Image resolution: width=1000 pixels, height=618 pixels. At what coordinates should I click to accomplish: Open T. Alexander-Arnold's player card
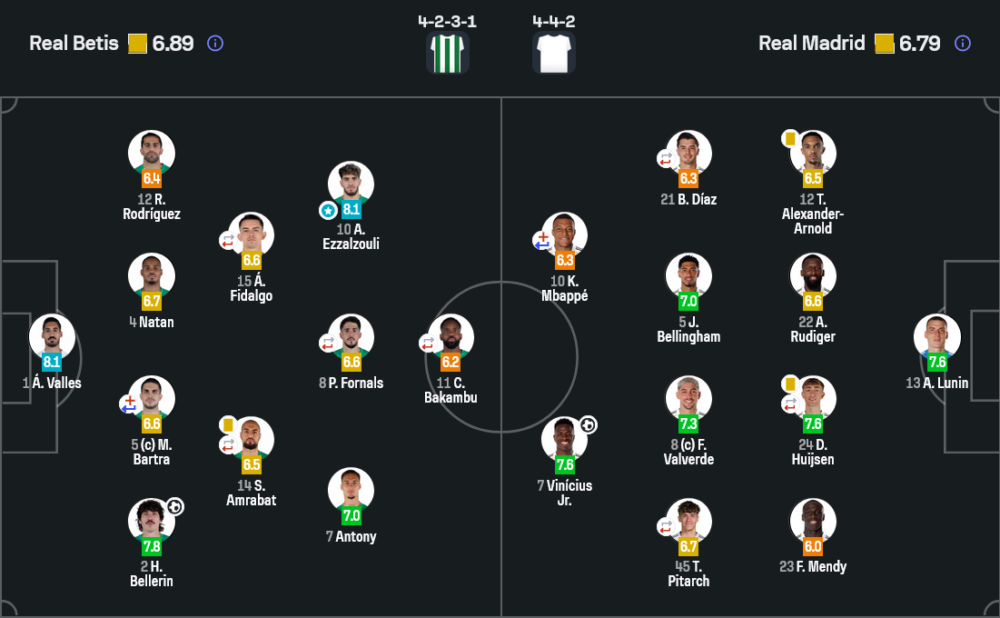click(813, 155)
